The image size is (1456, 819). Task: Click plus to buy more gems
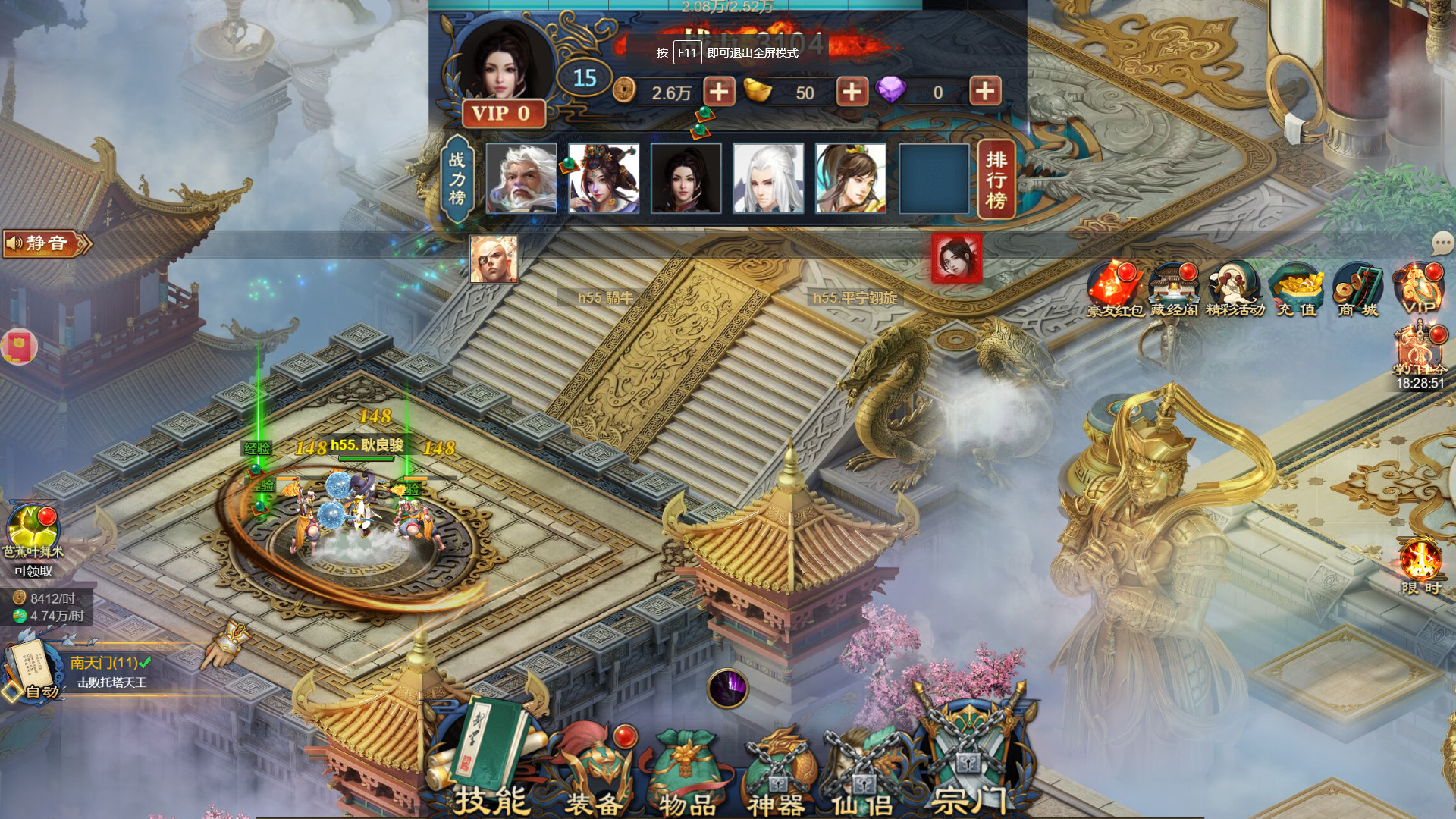click(x=984, y=92)
